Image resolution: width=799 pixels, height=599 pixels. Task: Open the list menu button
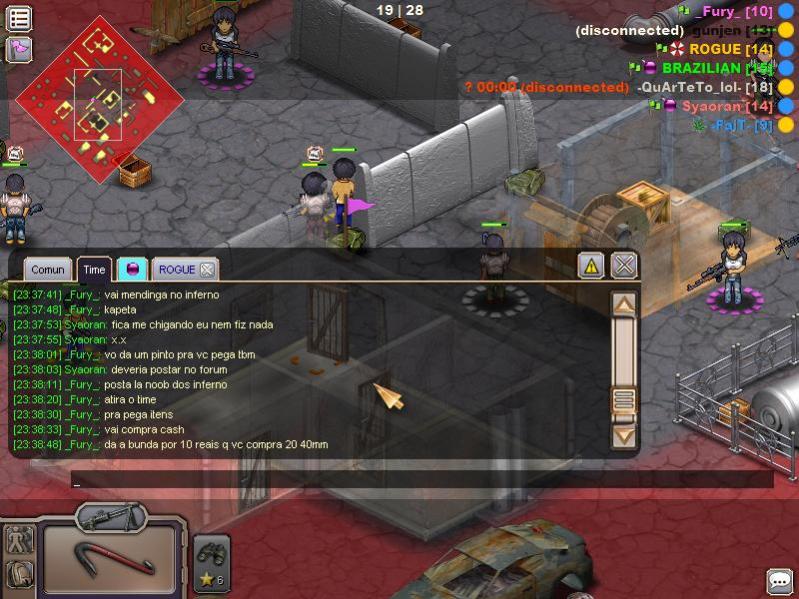click(19, 17)
